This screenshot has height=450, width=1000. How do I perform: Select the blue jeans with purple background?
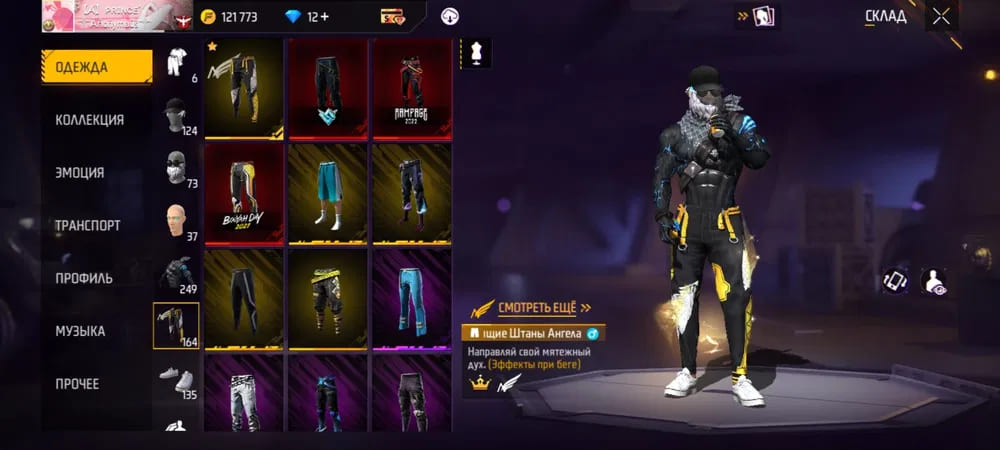click(x=411, y=297)
